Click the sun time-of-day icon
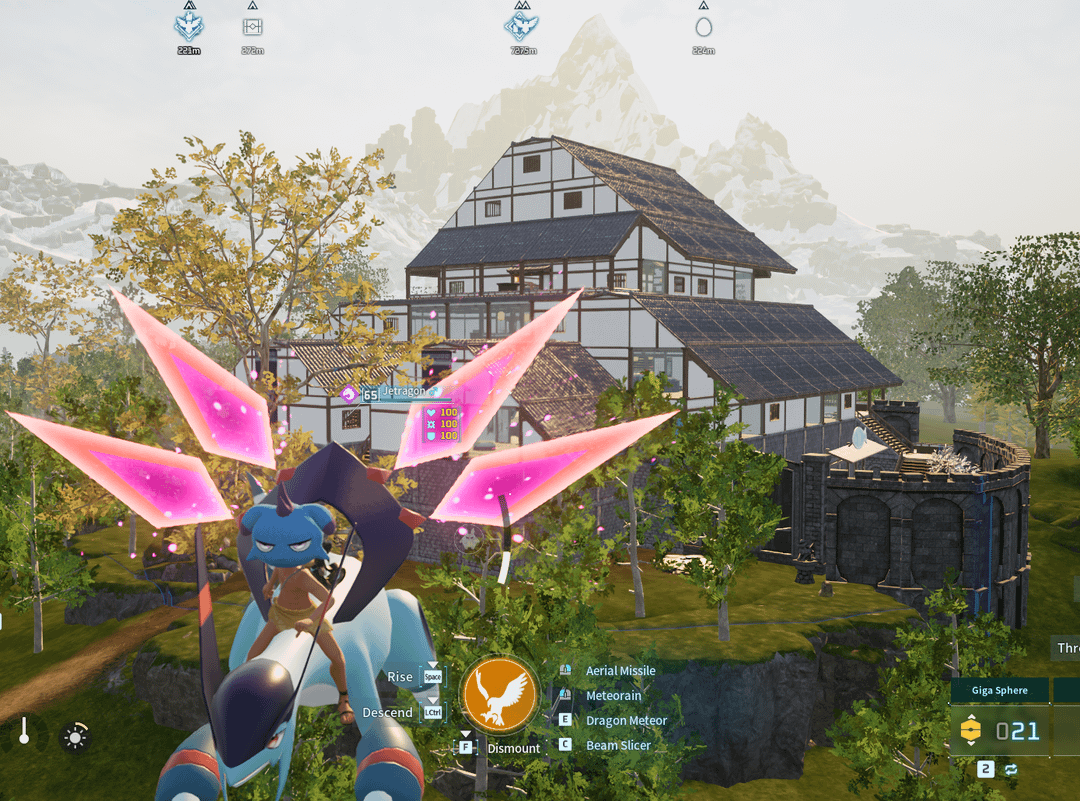 pyautogui.click(x=74, y=738)
